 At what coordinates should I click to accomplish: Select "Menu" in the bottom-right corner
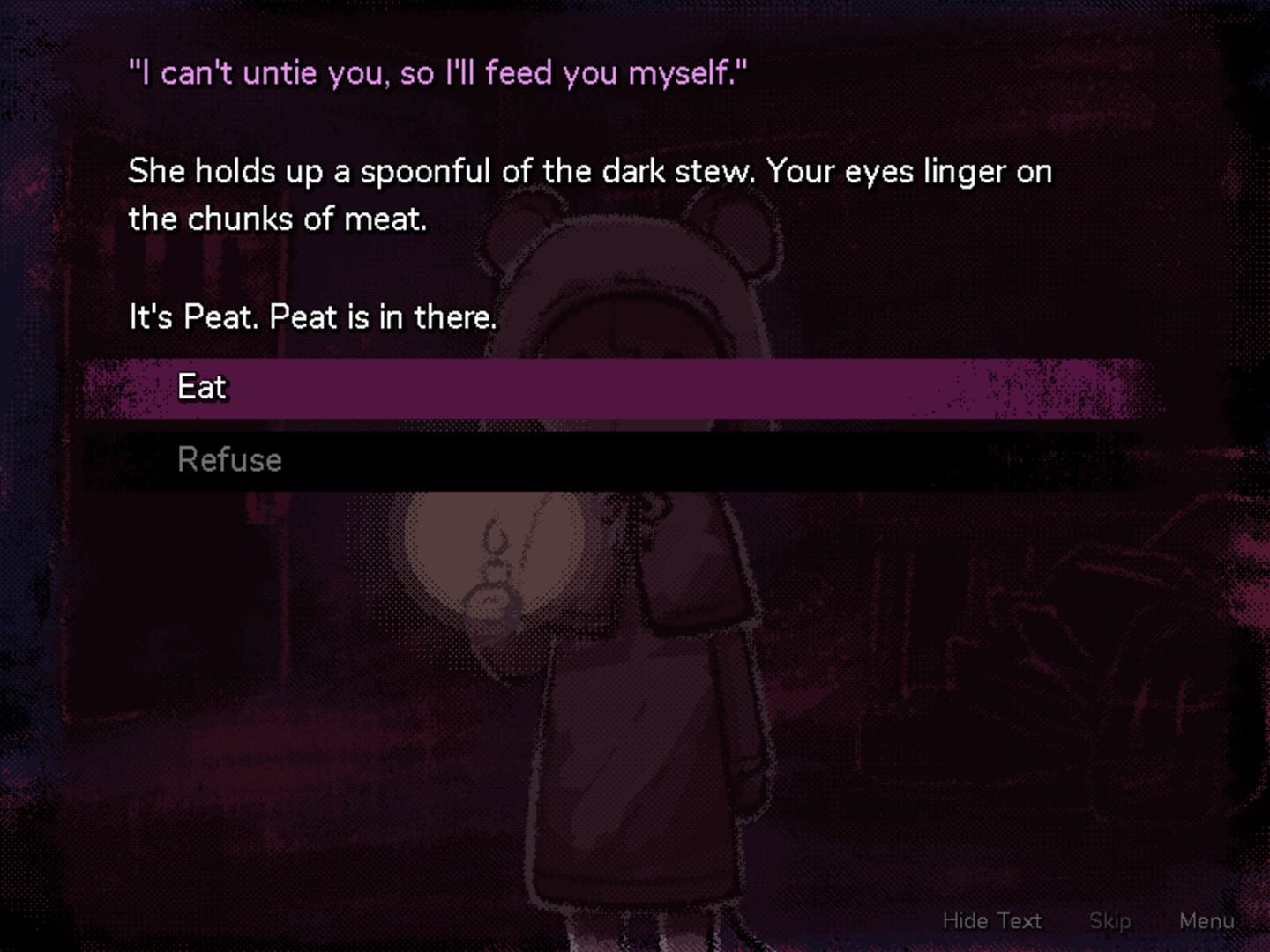[x=1208, y=920]
